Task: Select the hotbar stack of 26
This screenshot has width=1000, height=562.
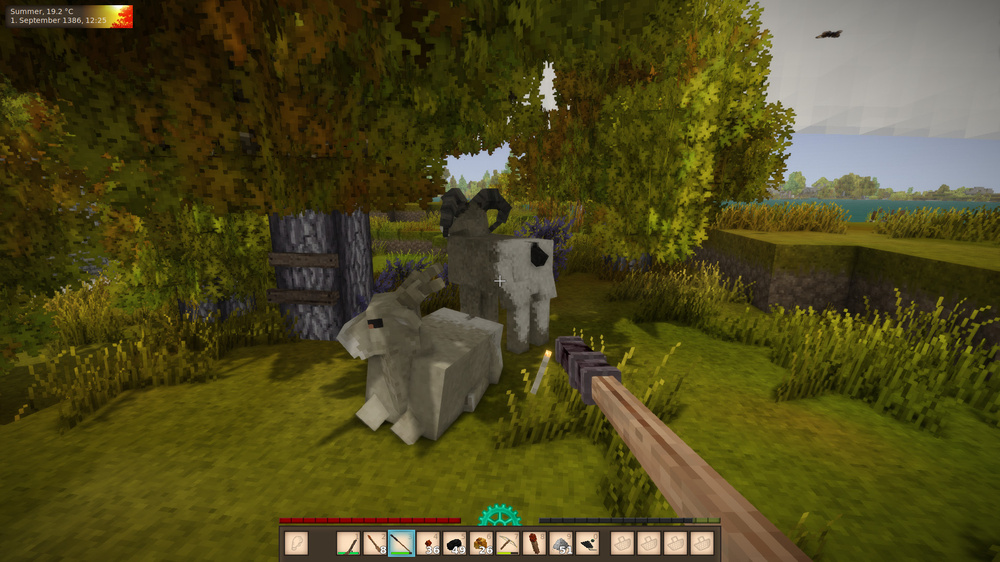Action: pos(481,543)
